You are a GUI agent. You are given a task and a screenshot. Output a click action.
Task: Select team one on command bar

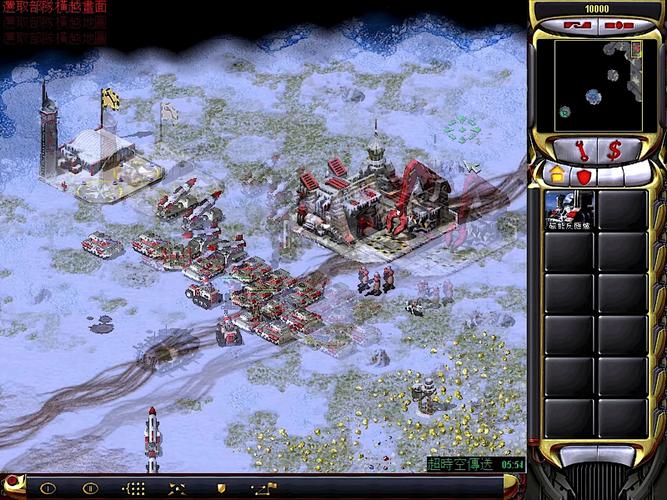point(47,488)
